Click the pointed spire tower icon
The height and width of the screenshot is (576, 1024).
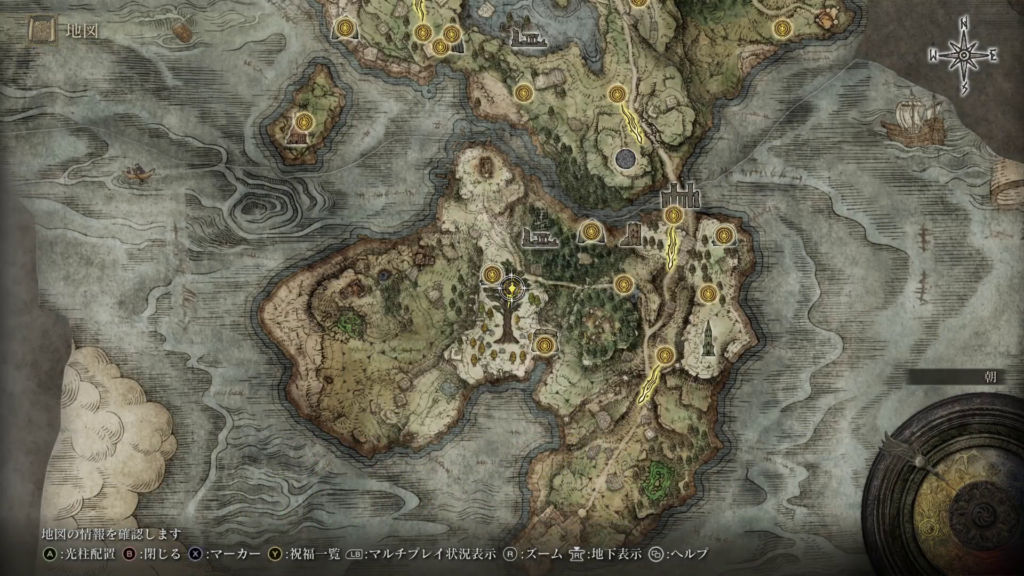[x=706, y=338]
